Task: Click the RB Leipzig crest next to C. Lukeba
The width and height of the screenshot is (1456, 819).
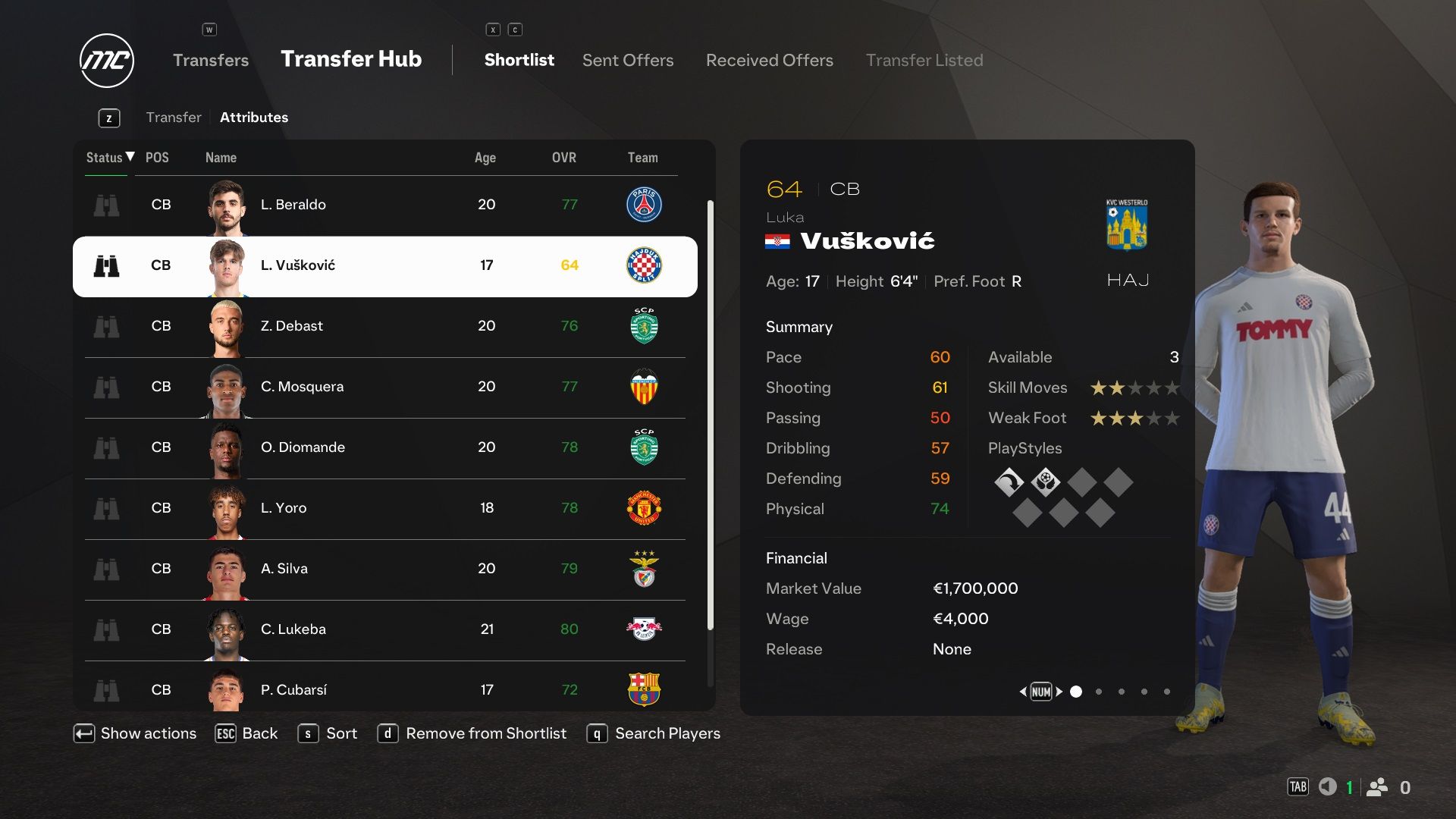Action: point(644,629)
